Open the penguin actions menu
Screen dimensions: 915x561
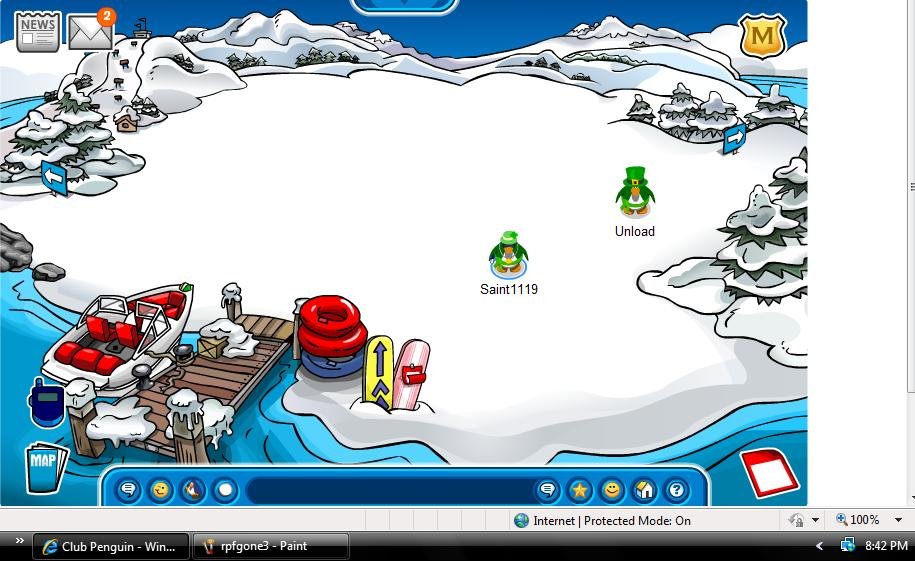[193, 490]
